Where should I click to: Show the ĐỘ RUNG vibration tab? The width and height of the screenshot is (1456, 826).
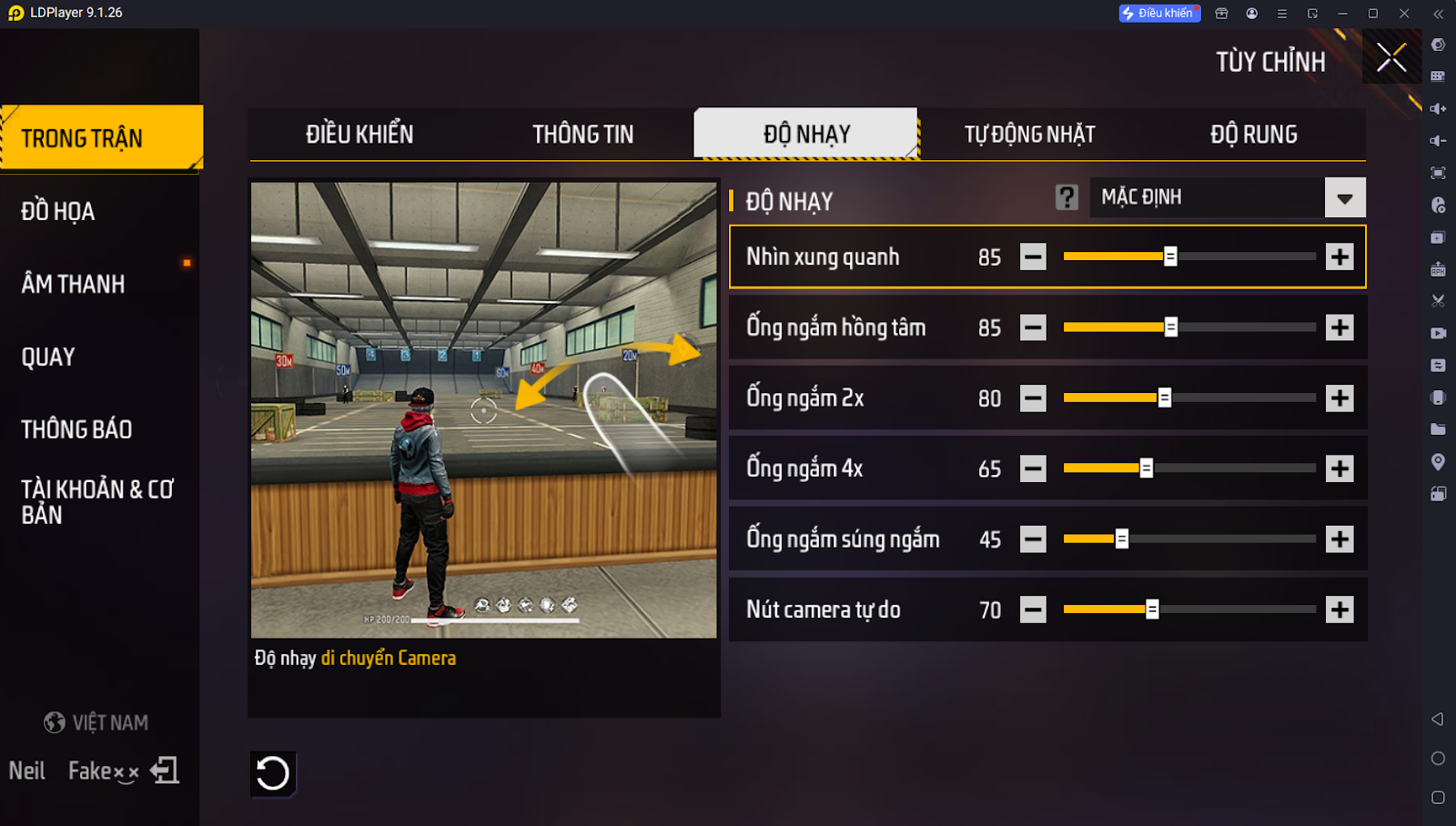point(1253,135)
